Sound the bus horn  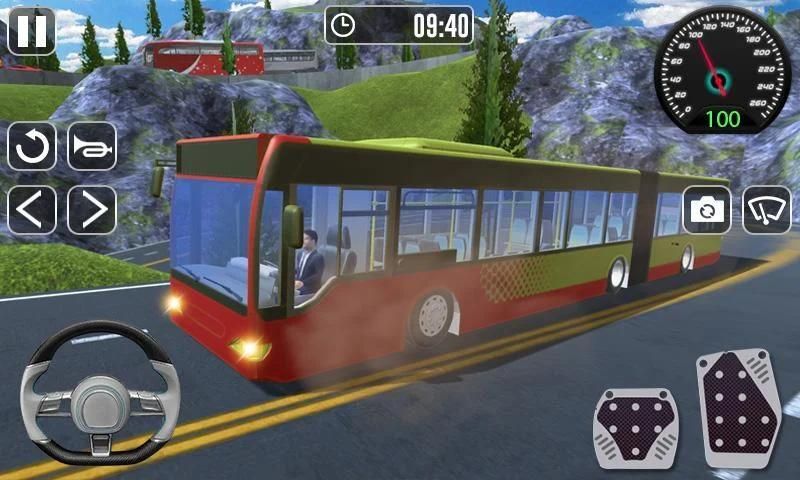point(92,146)
